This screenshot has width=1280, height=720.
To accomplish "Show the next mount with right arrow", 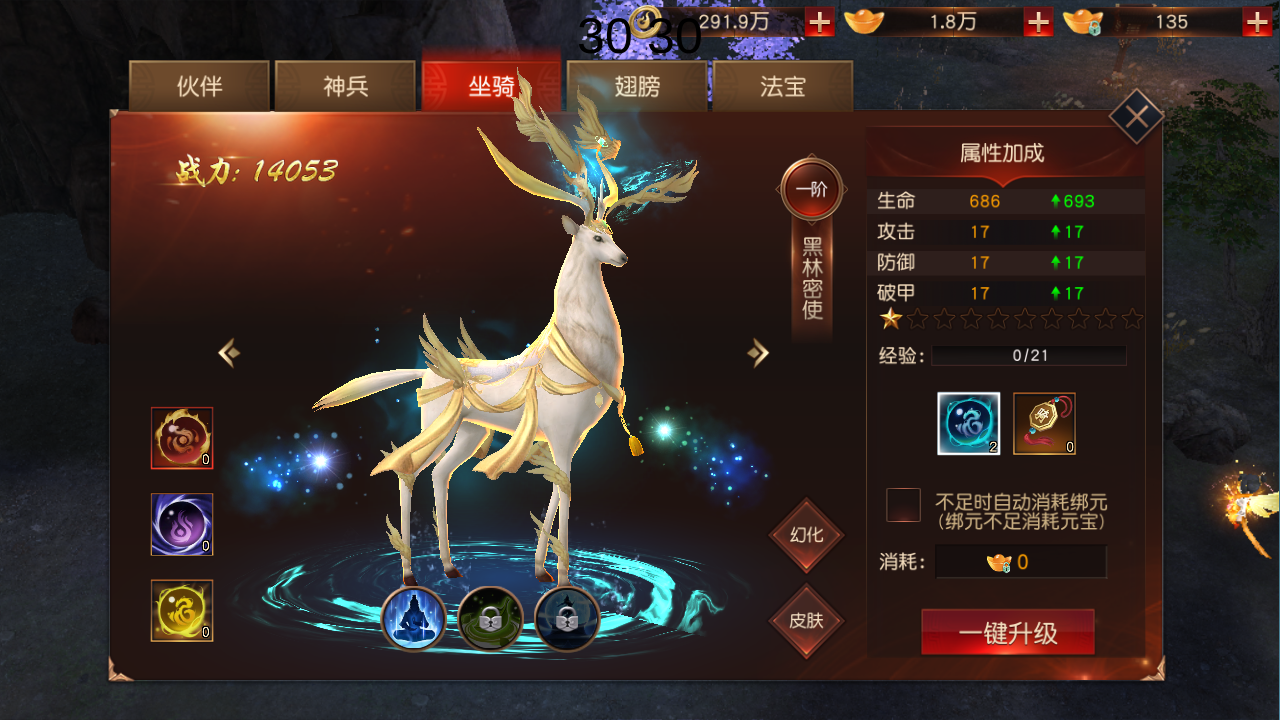I will coord(758,352).
